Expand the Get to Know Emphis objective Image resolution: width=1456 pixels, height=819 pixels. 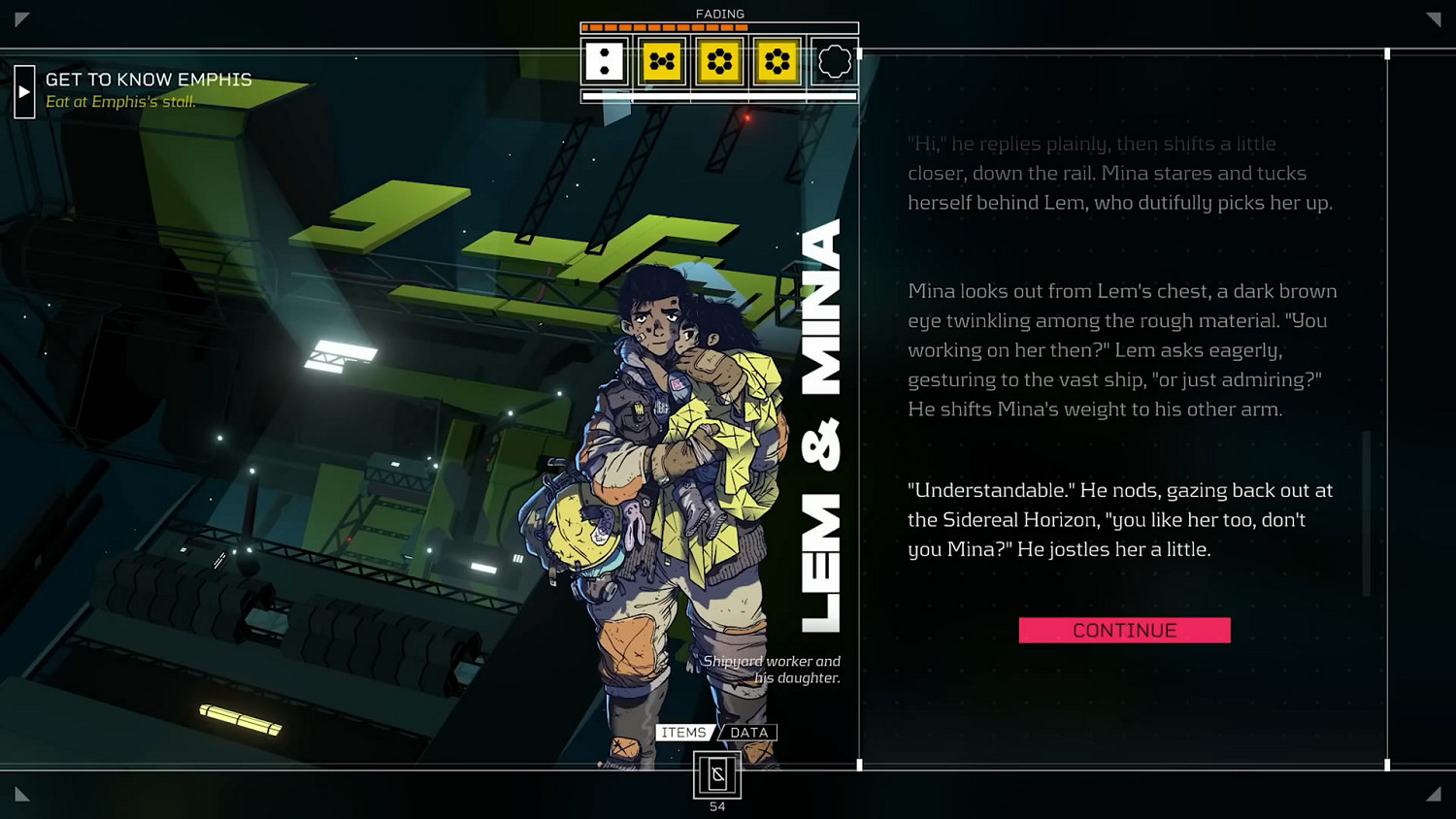(x=24, y=91)
